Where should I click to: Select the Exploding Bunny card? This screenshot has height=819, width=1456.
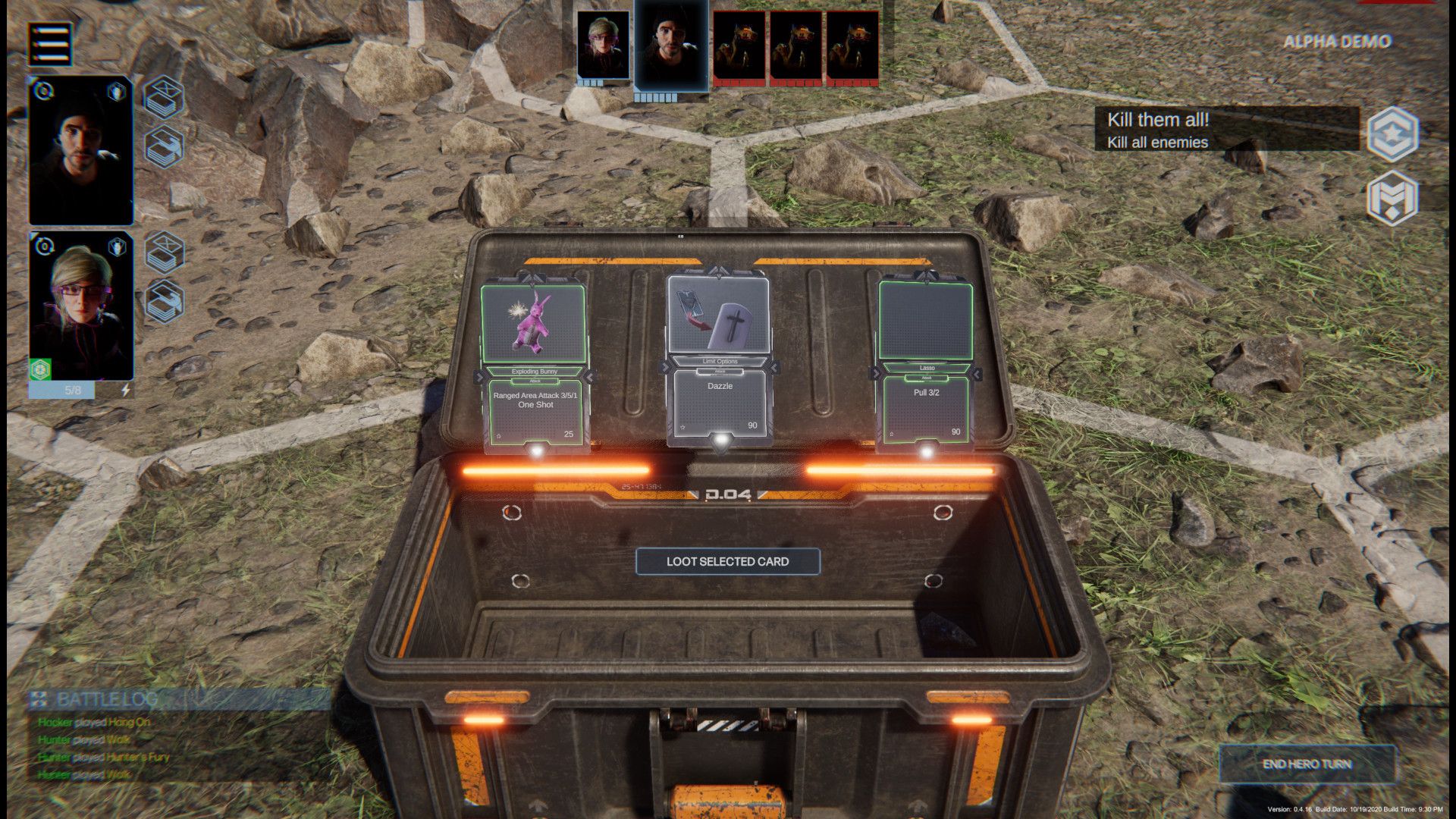coord(535,364)
